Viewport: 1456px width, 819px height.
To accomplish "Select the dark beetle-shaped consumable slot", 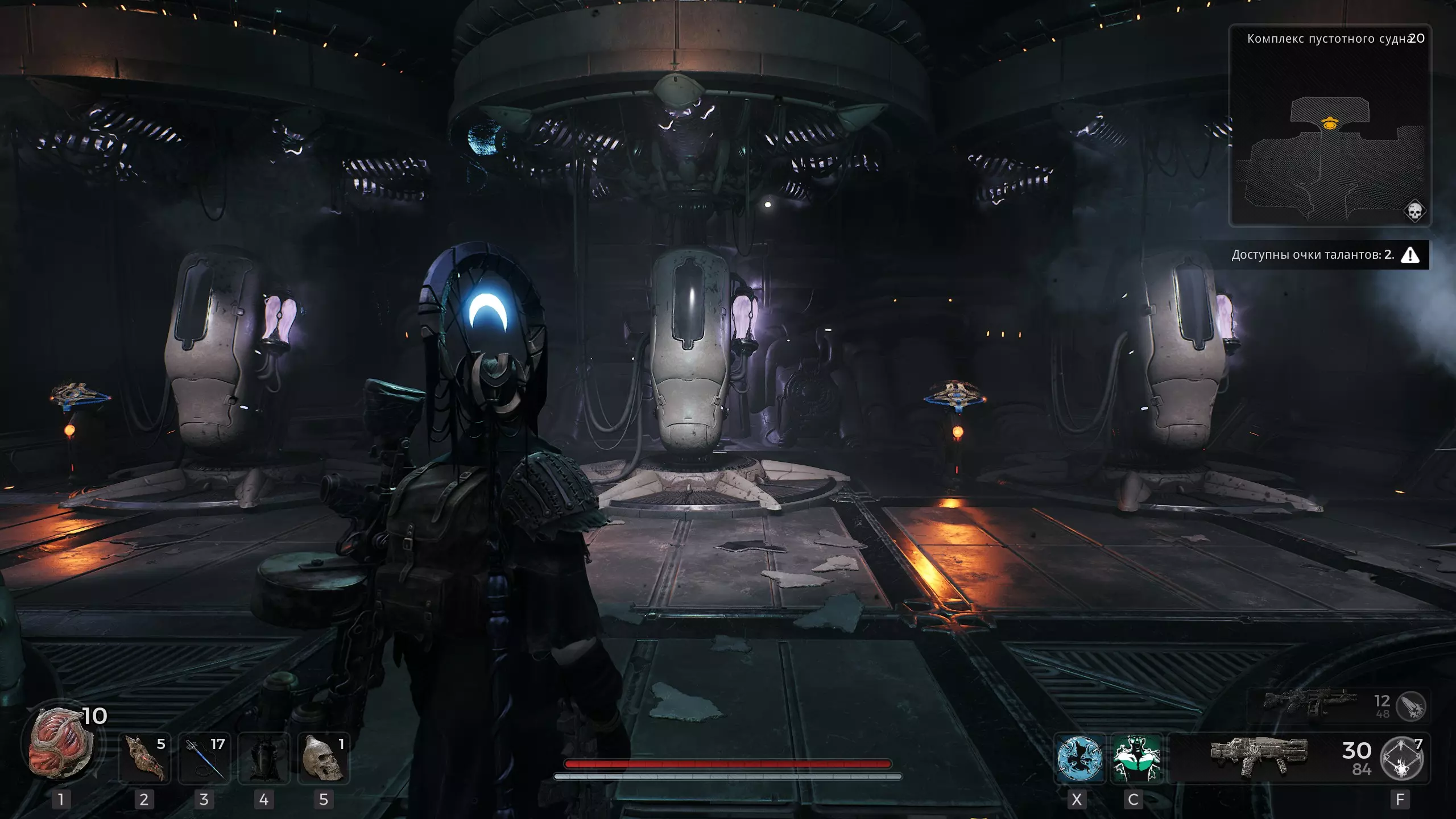I will point(264,759).
